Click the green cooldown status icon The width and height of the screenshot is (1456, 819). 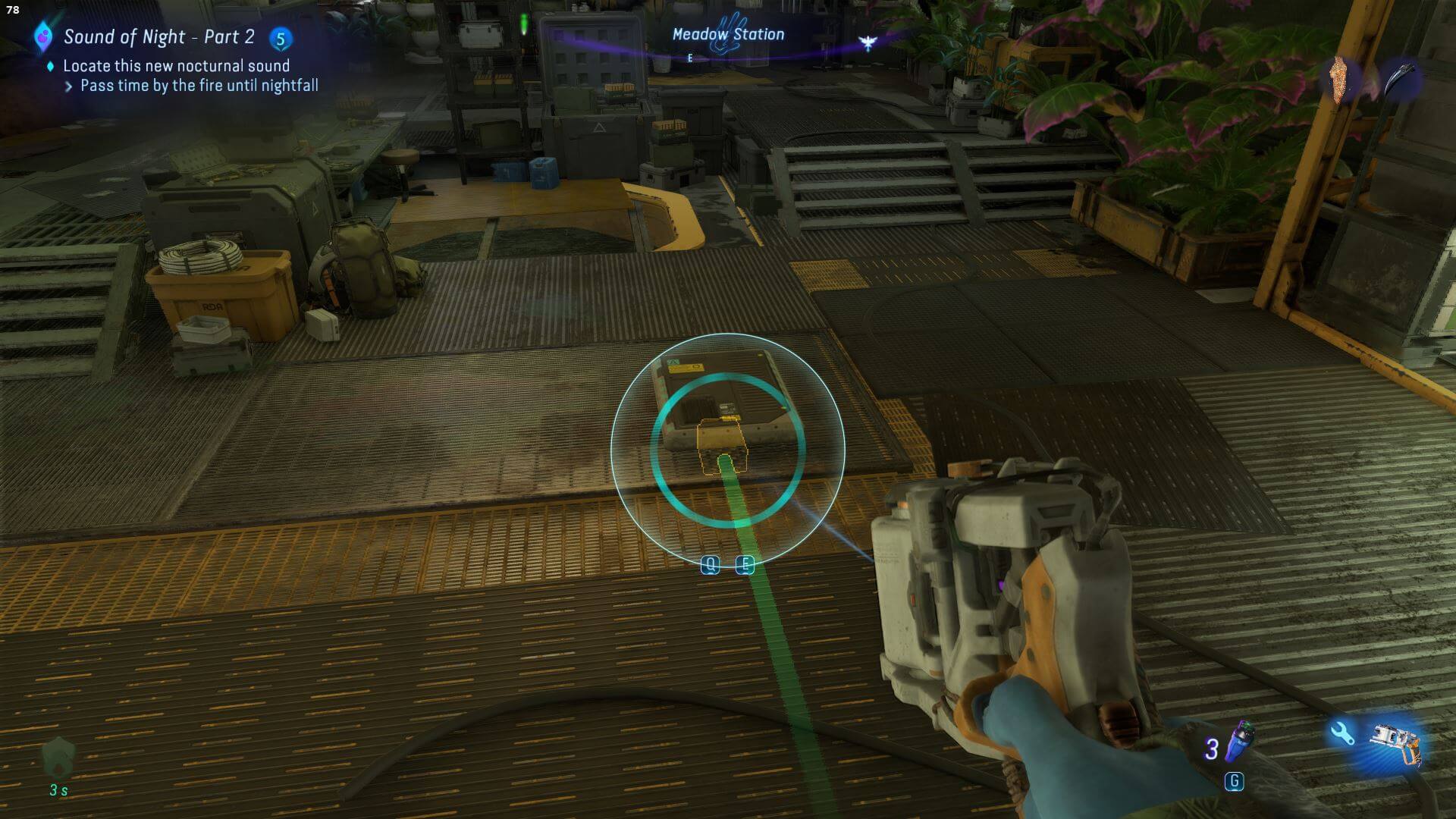click(x=58, y=758)
